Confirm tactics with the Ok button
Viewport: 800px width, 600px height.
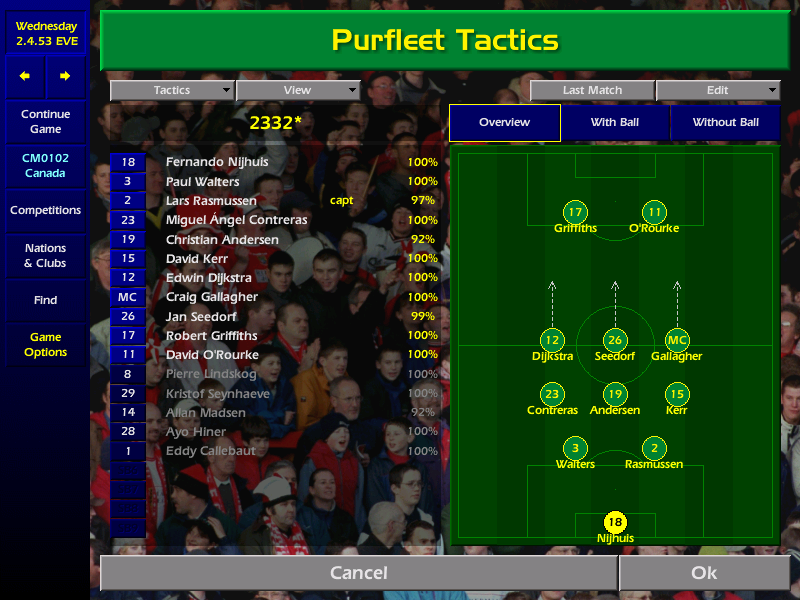tap(704, 573)
